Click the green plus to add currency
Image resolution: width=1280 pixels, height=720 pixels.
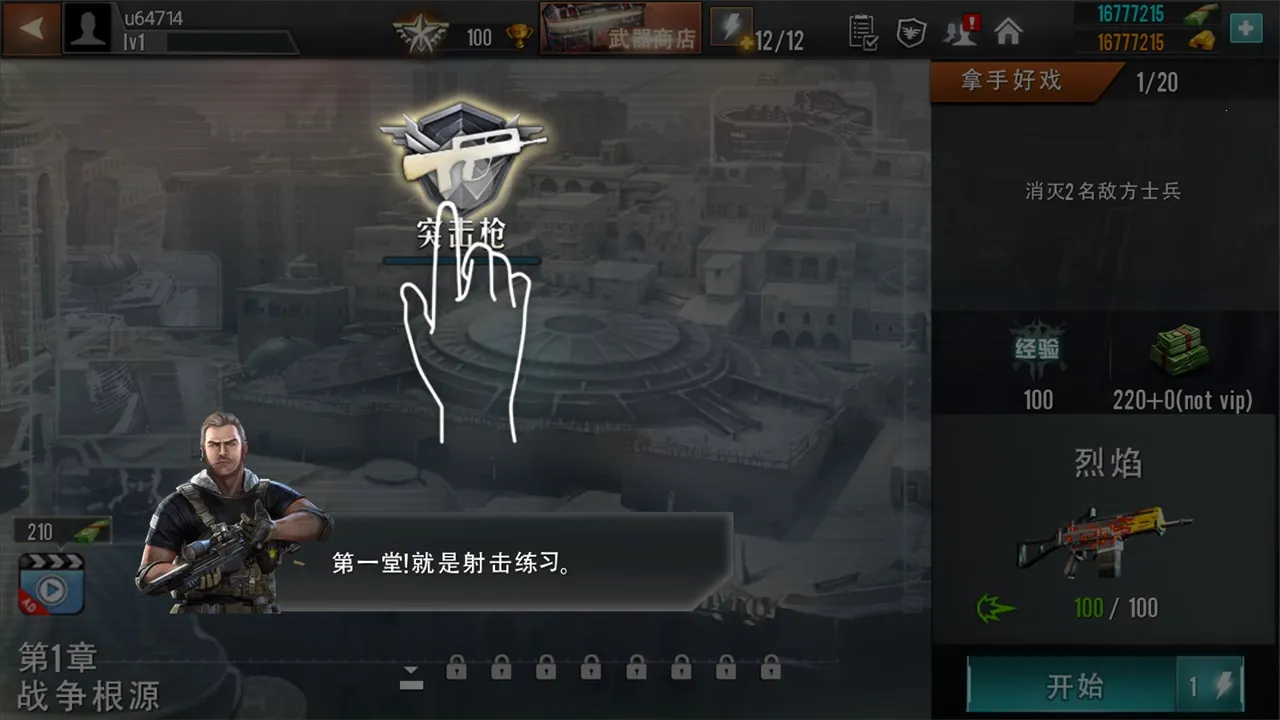click(1248, 28)
